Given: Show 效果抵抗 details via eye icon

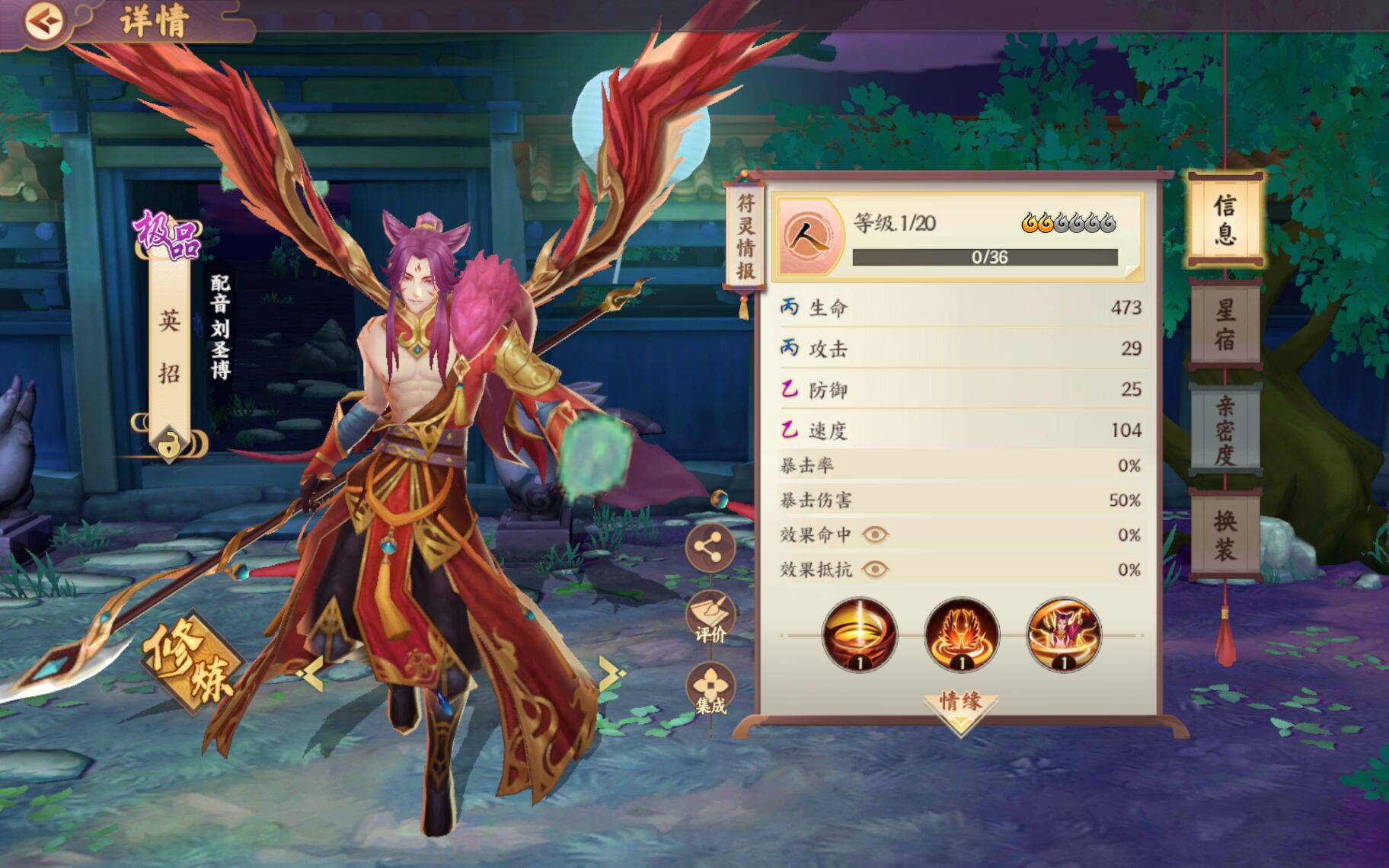Looking at the screenshot, I should click(x=875, y=570).
